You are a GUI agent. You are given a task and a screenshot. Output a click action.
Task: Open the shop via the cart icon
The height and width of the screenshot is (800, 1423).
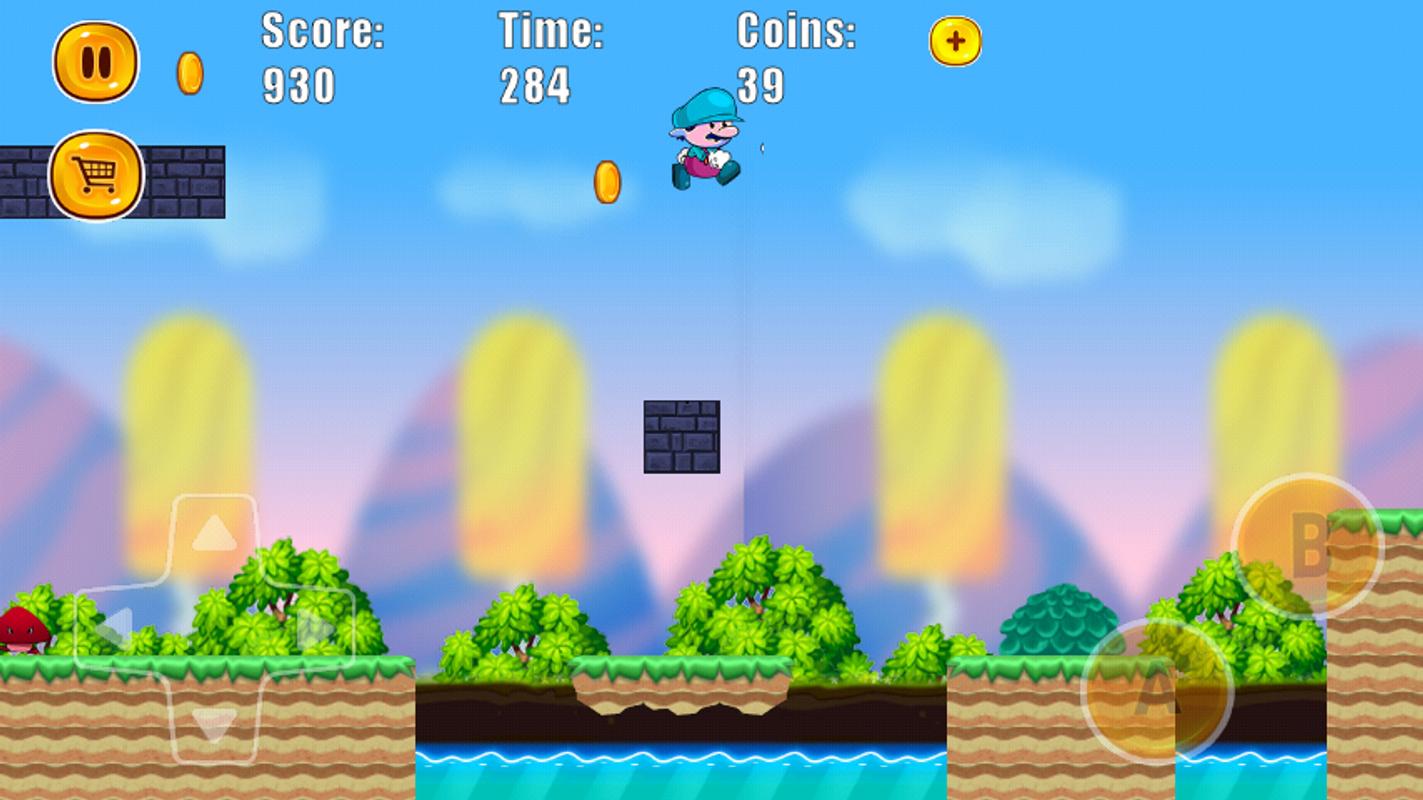(x=94, y=174)
